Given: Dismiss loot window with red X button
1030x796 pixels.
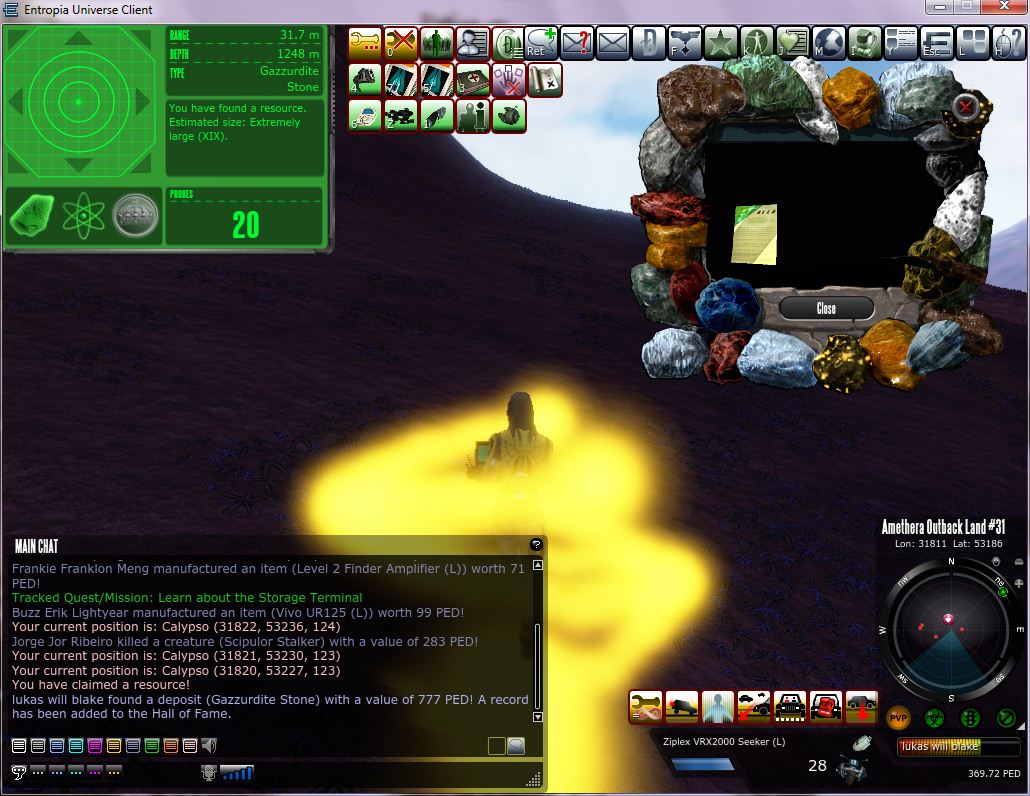Looking at the screenshot, I should pos(965,107).
